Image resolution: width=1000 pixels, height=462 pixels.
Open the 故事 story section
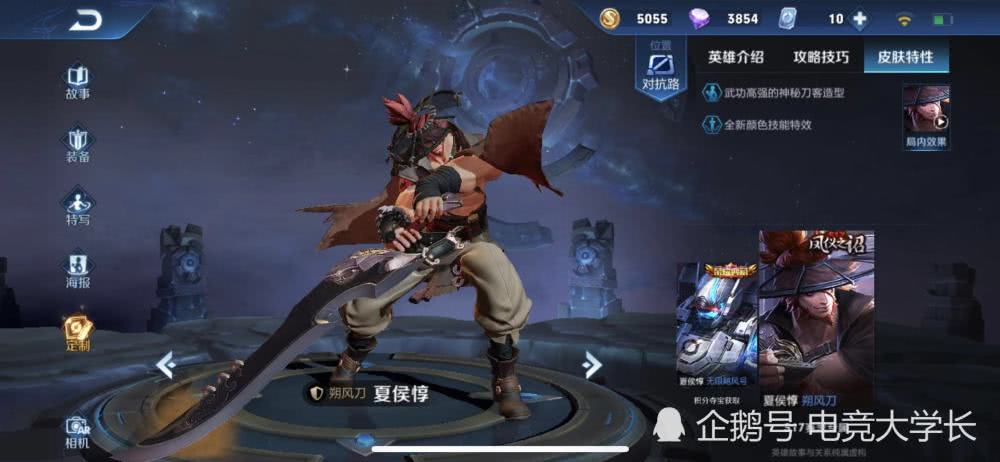(78, 82)
